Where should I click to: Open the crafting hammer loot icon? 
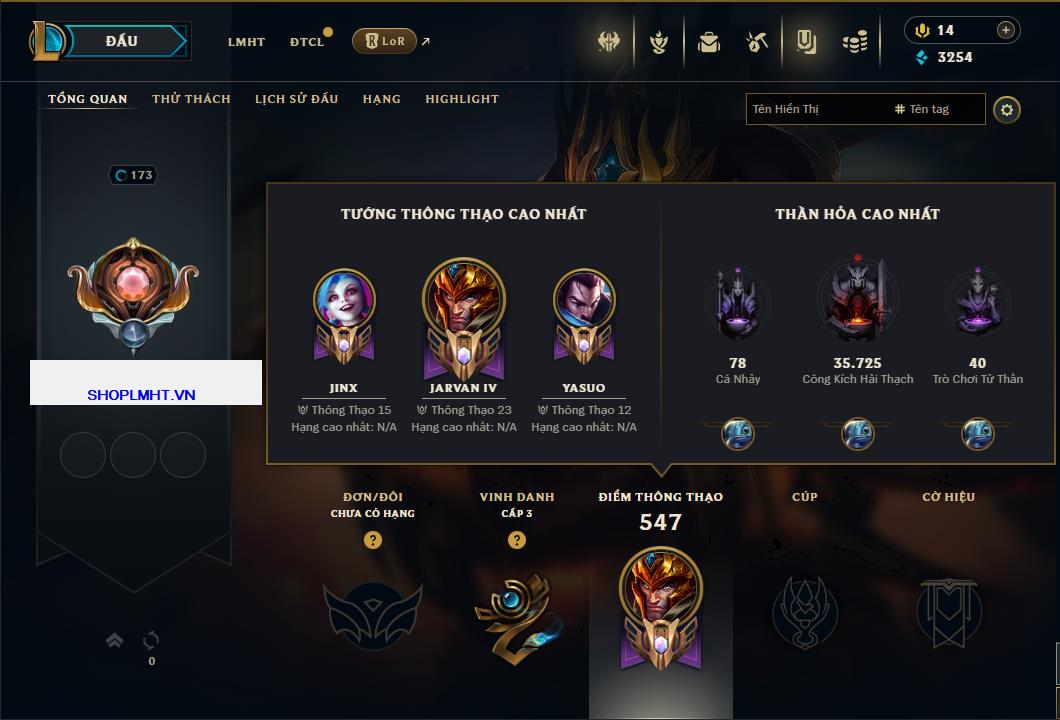757,42
